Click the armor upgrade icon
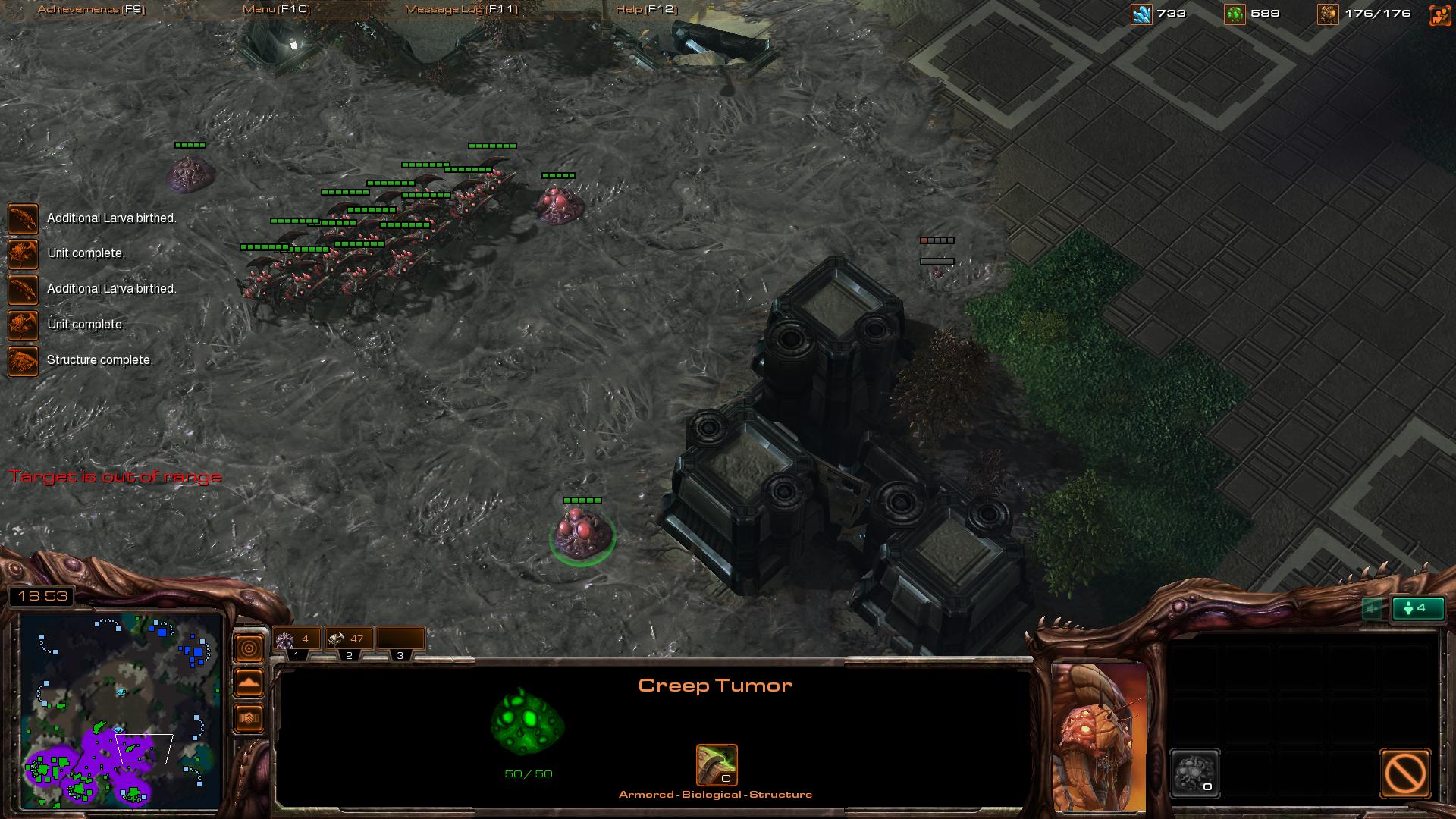The width and height of the screenshot is (1456, 819). [x=717, y=765]
